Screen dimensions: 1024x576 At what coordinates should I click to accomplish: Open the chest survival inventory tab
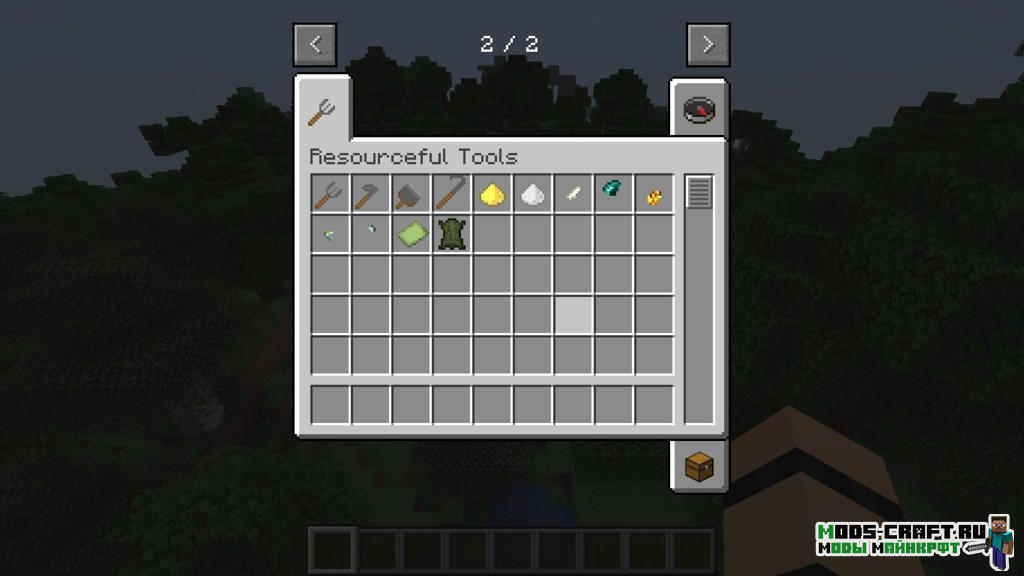pos(699,466)
